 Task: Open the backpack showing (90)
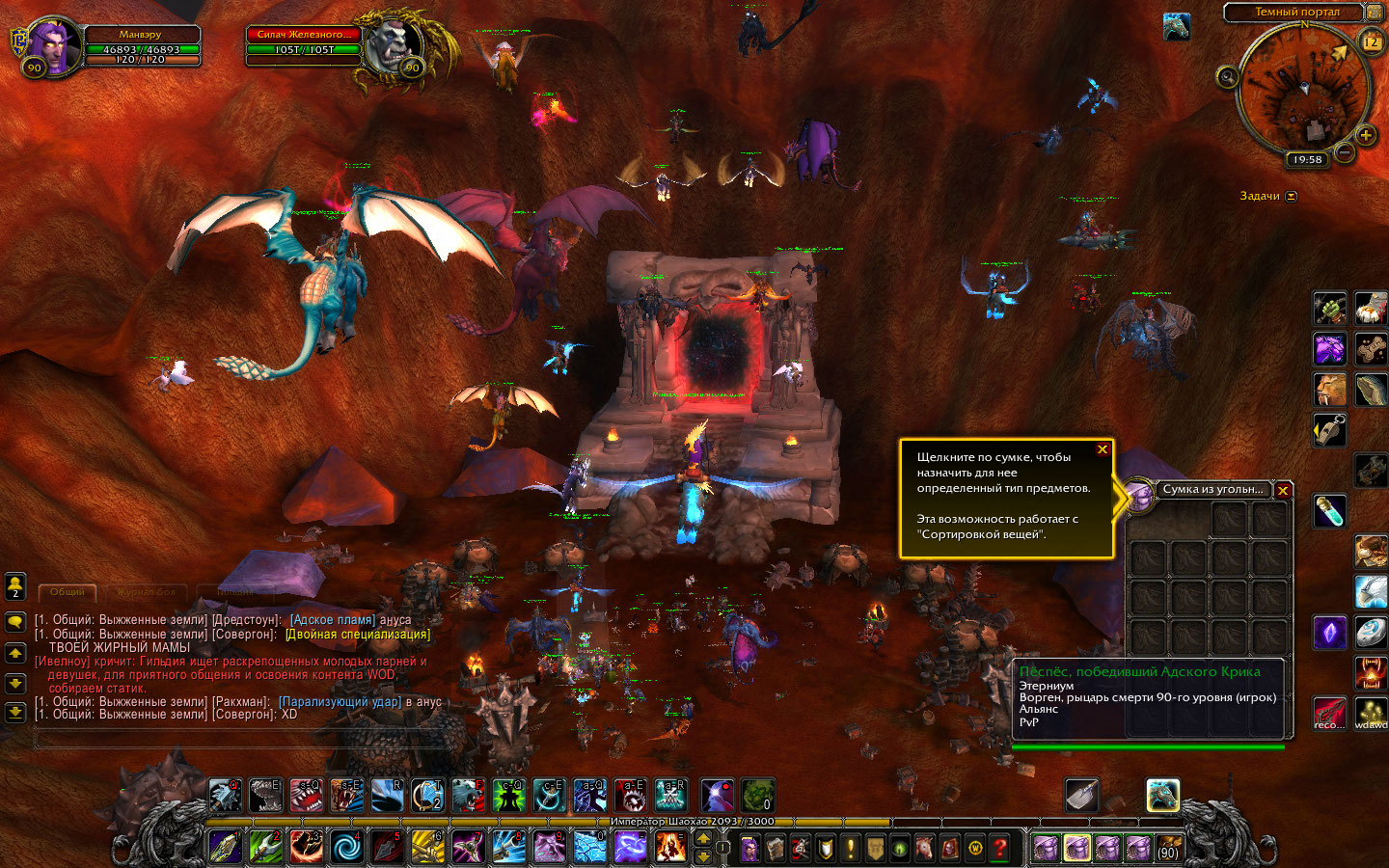pos(1168,848)
